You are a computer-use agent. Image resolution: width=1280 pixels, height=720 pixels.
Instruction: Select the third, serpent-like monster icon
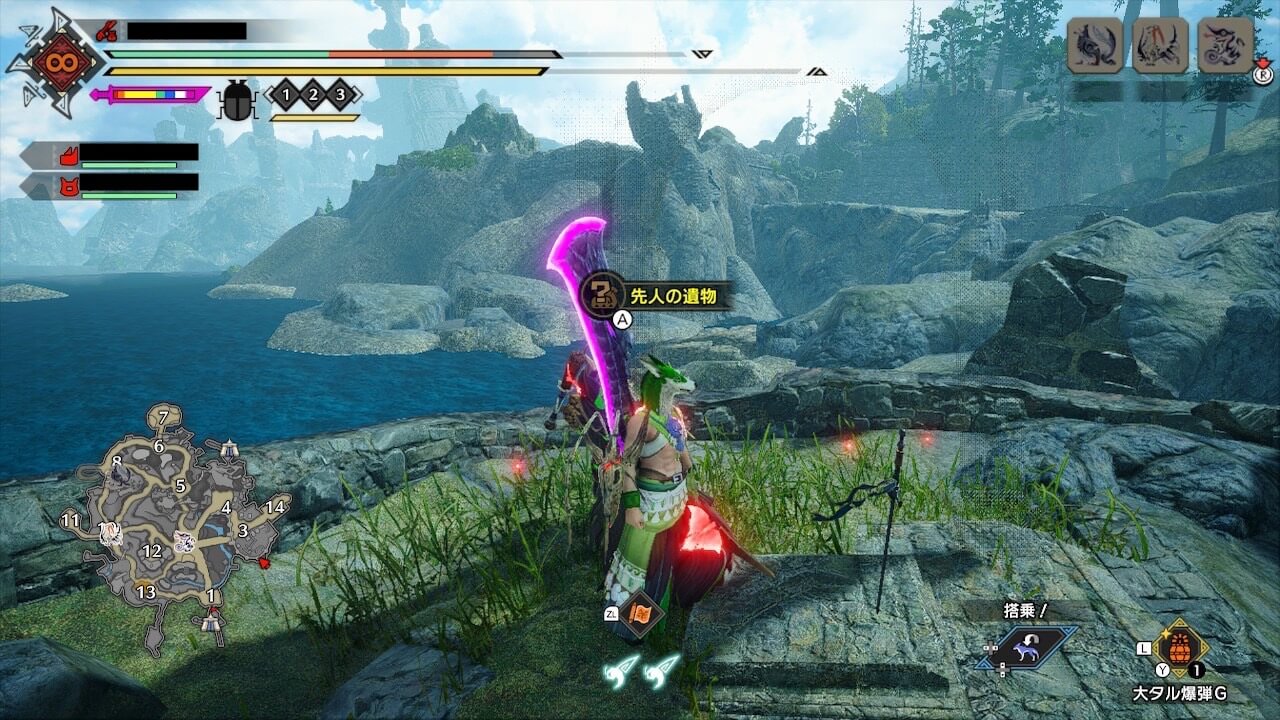pos(1224,46)
